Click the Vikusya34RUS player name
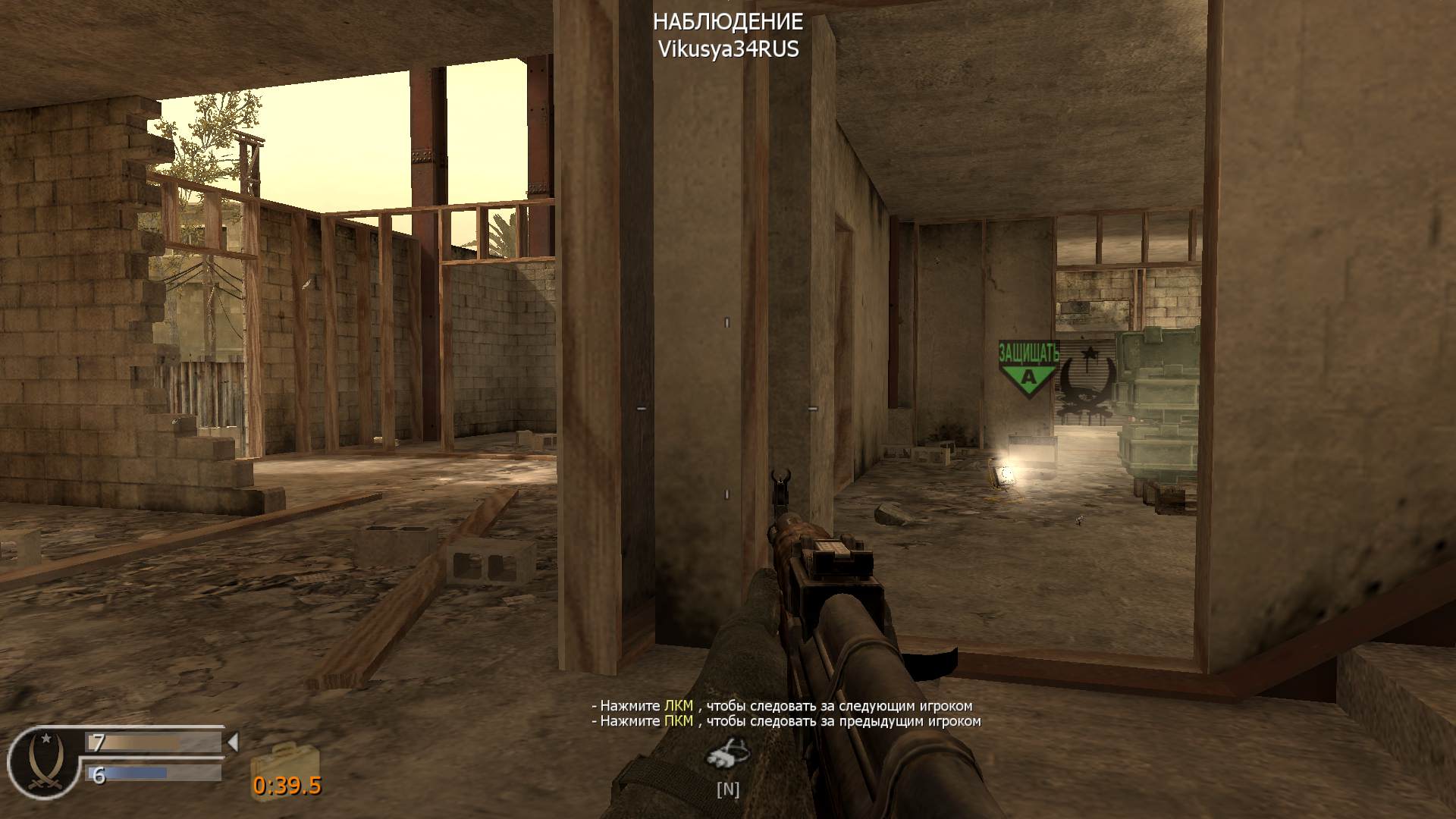 pos(729,50)
